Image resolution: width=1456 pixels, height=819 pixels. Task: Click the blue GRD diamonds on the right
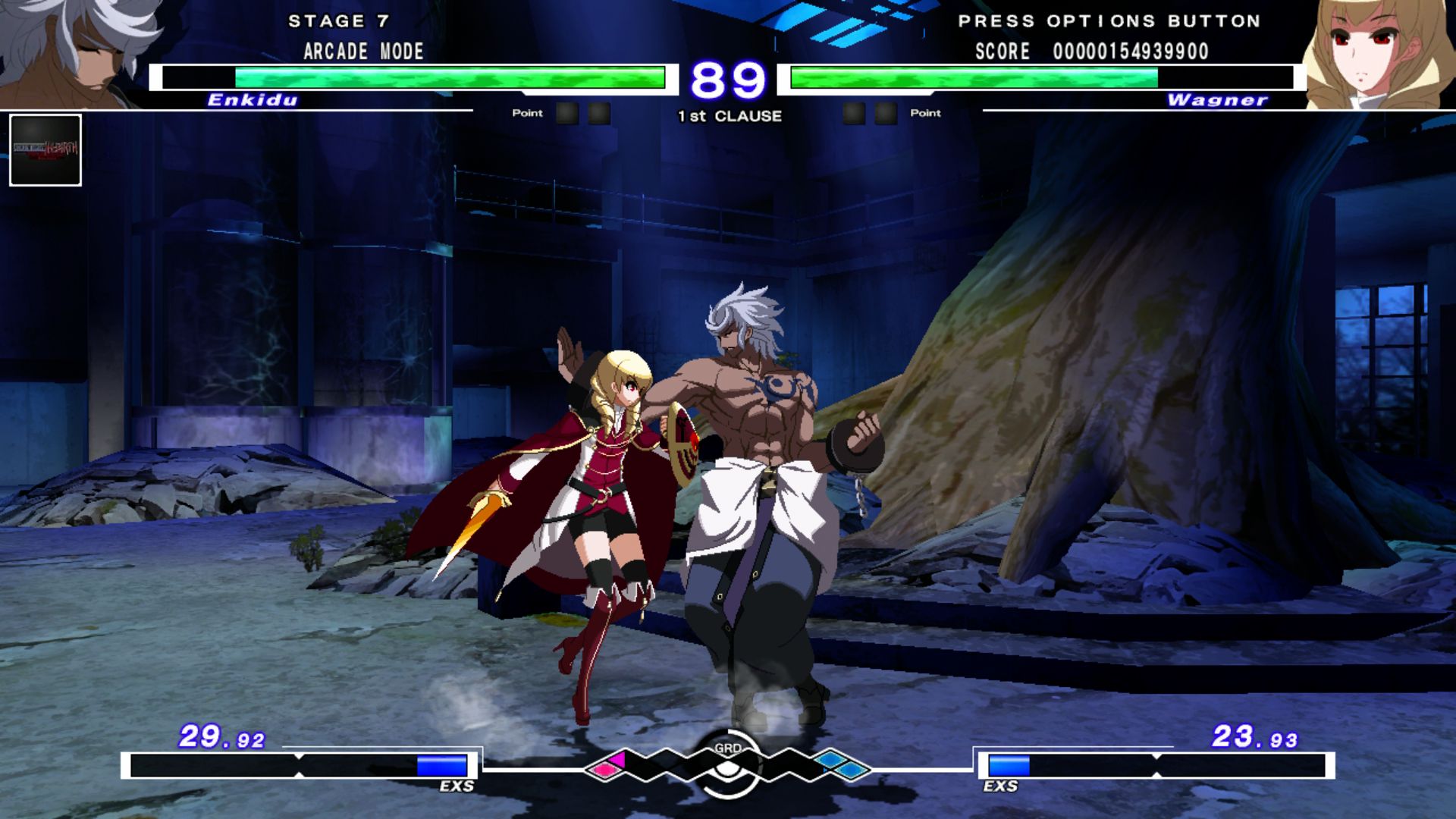(838, 766)
